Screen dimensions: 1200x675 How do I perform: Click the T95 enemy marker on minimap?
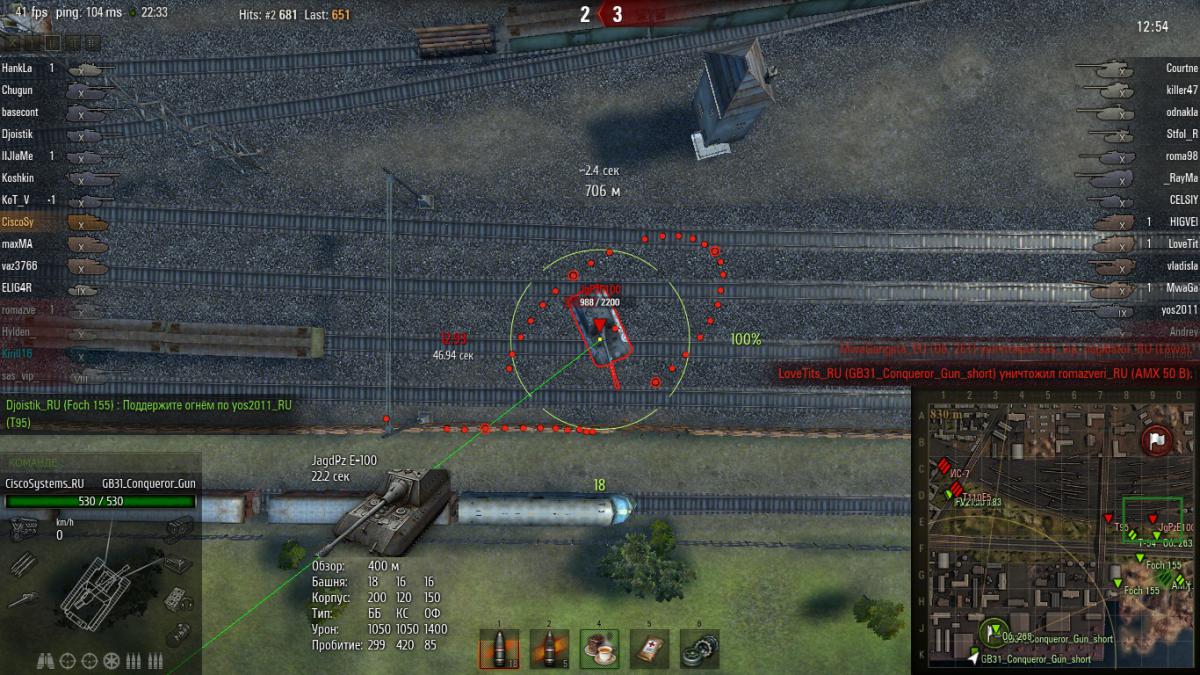click(1109, 516)
